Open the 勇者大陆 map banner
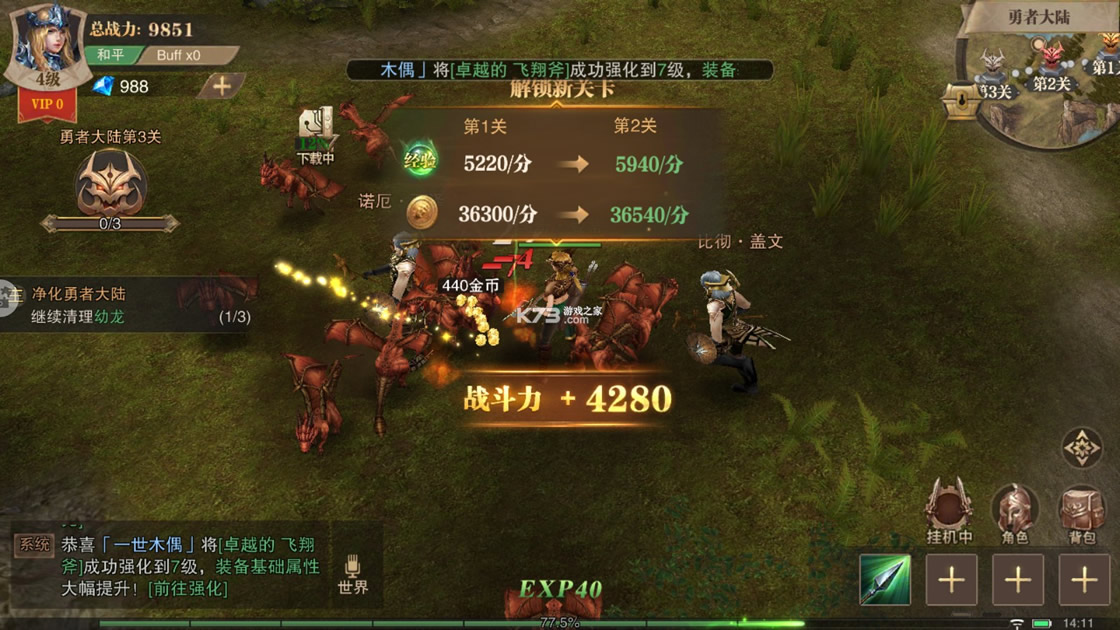The height and width of the screenshot is (630, 1120). click(1042, 17)
